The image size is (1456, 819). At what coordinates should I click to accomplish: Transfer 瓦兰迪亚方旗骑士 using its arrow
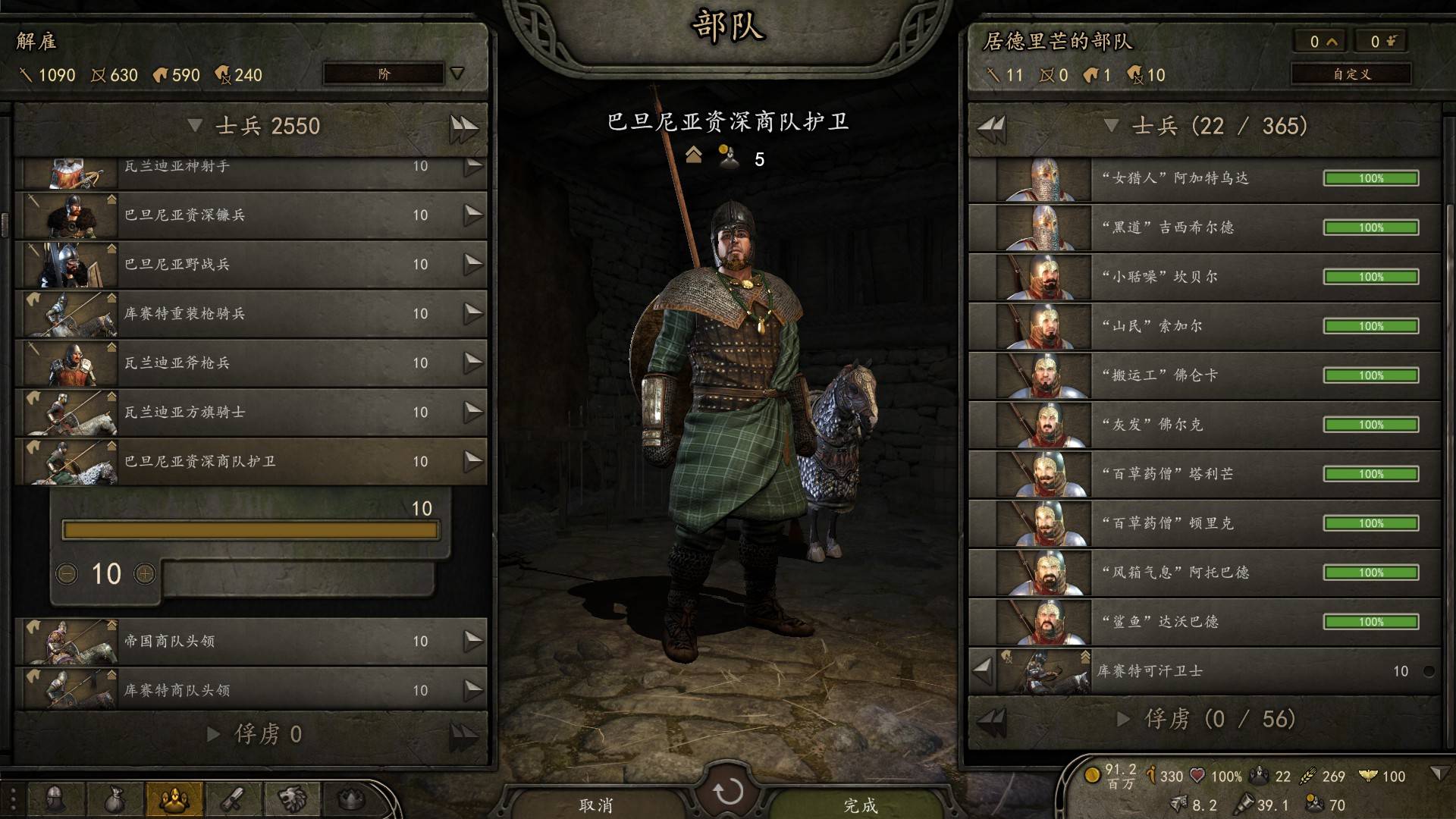click(x=473, y=412)
